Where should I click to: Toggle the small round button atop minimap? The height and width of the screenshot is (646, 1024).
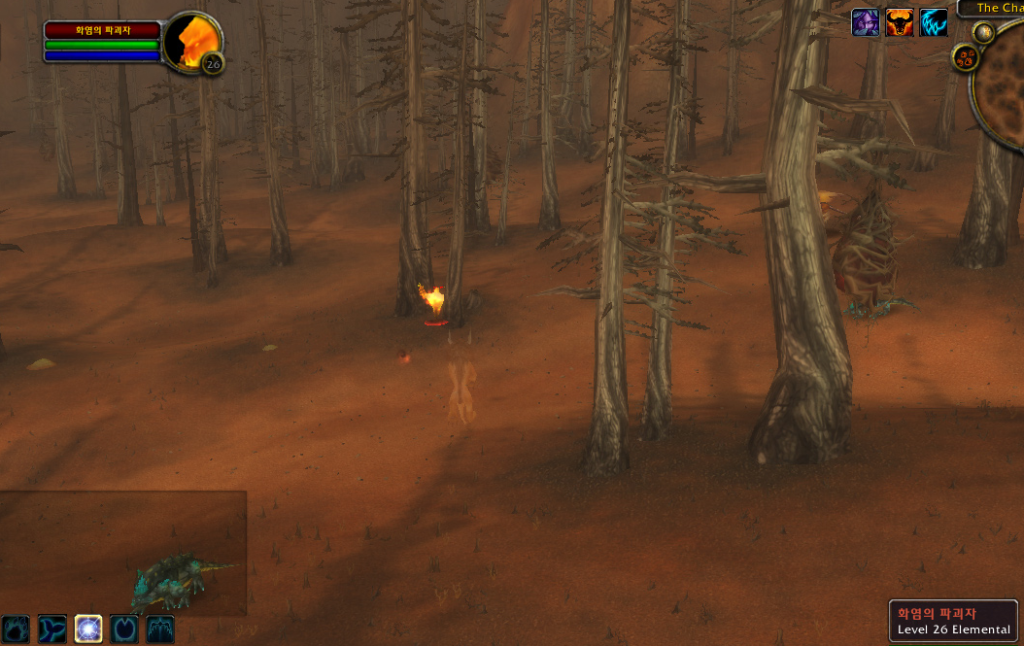(983, 32)
